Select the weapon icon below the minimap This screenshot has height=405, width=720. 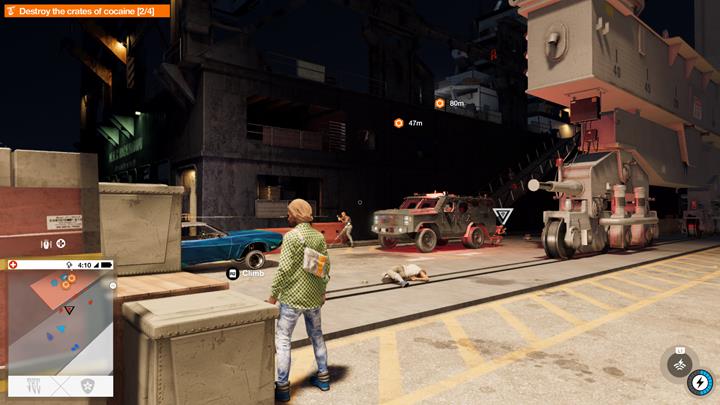[33, 385]
